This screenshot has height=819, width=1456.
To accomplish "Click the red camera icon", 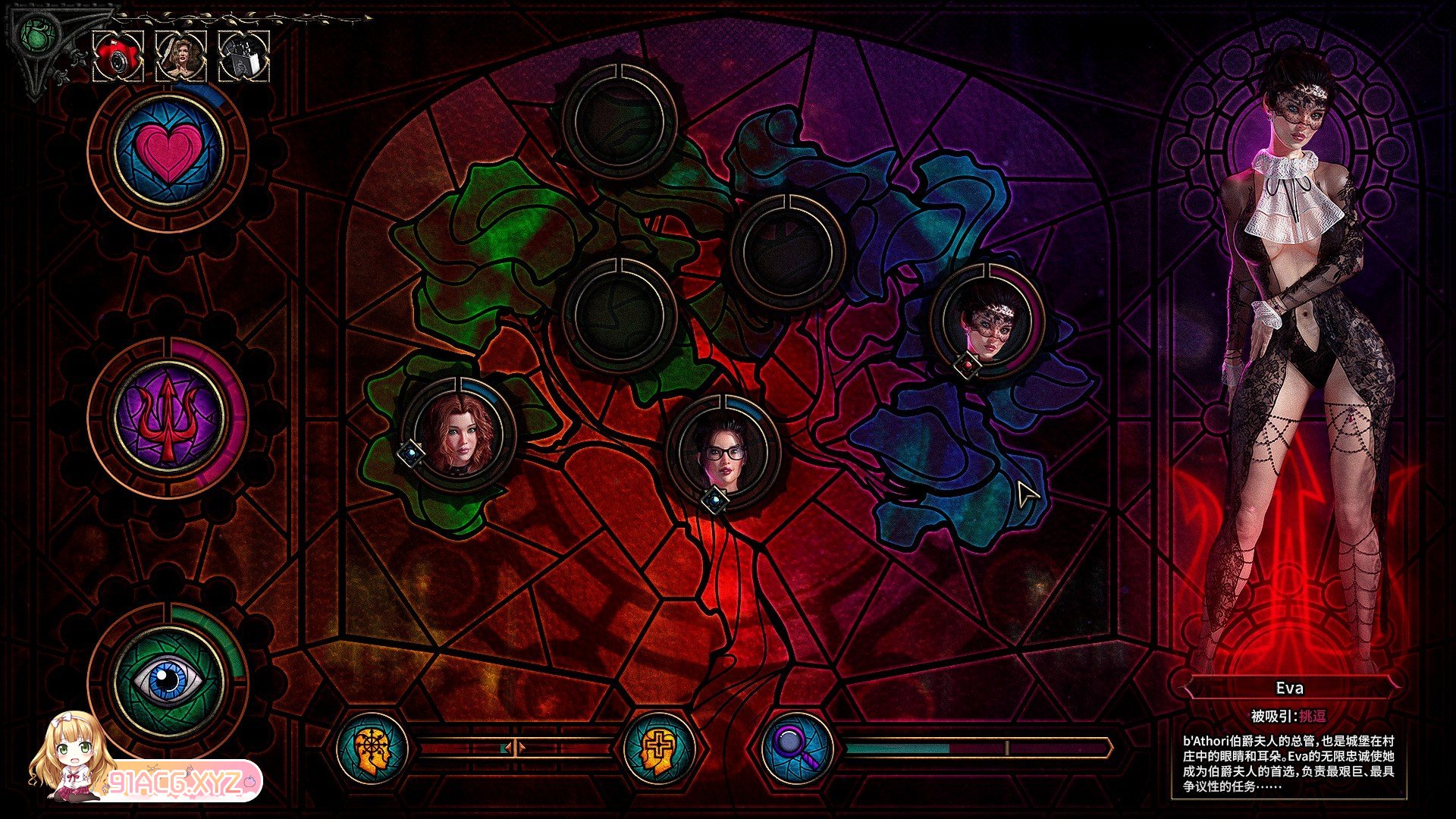I will (118, 57).
